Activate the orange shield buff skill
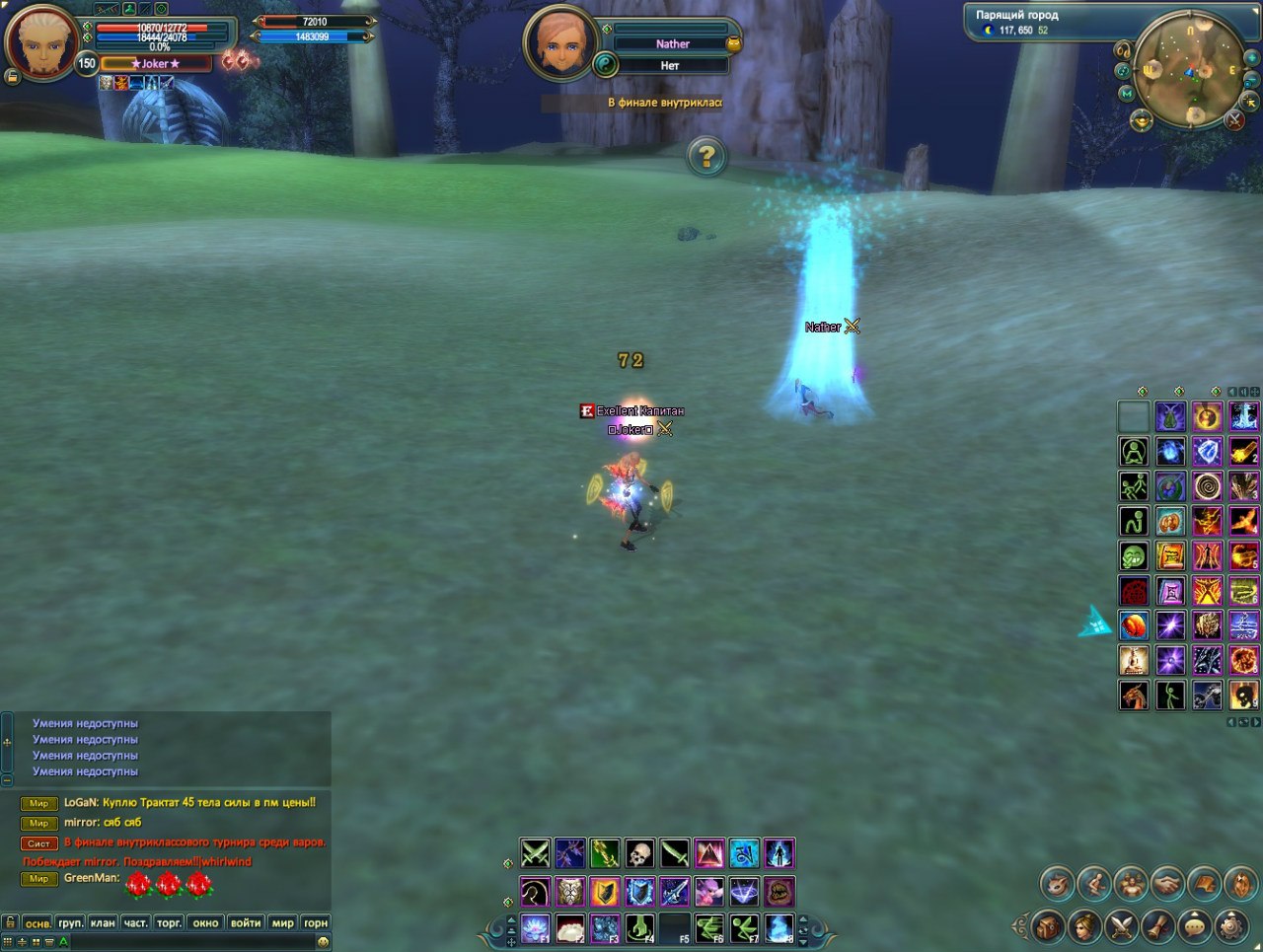 pos(605,892)
